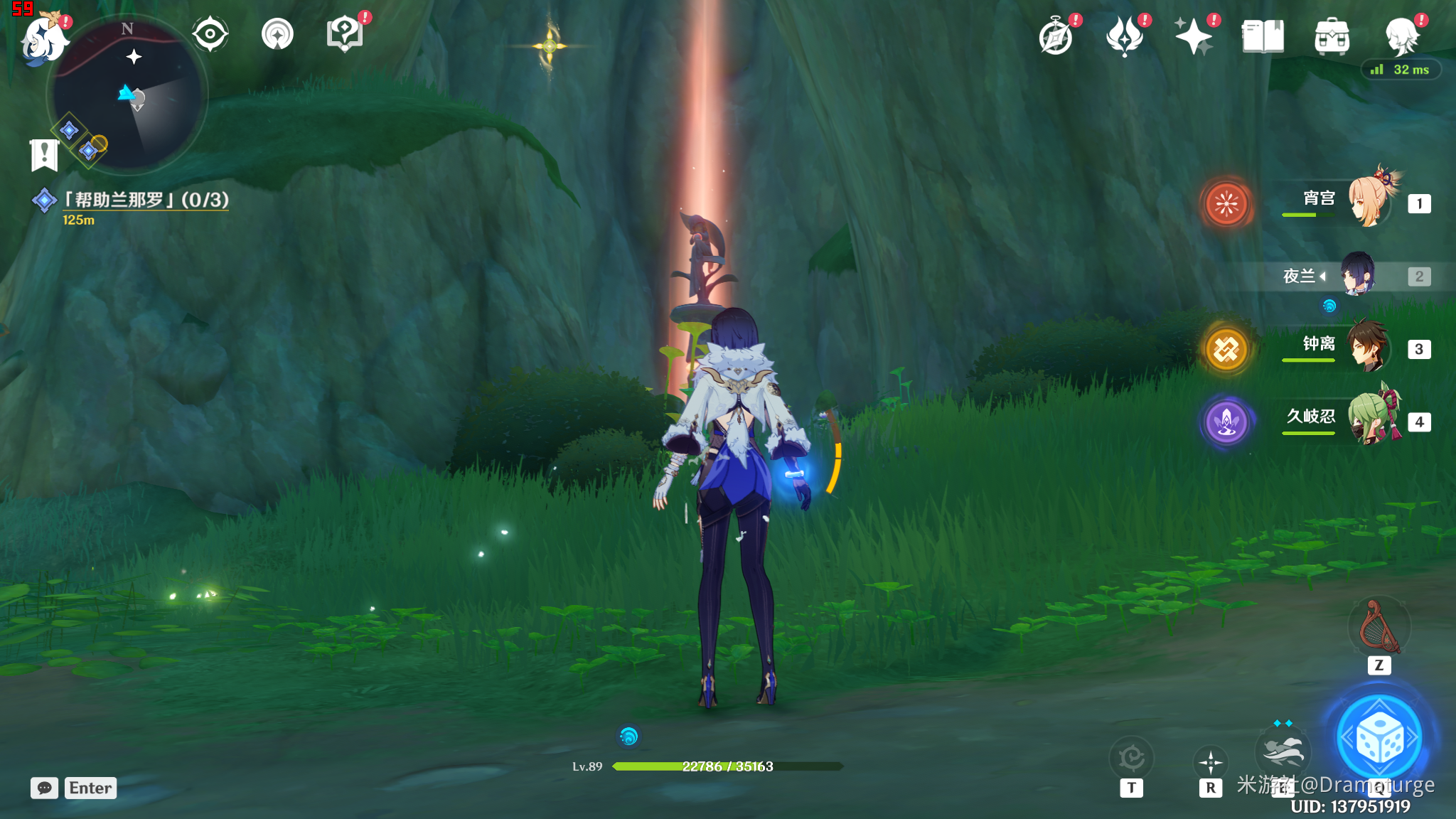Open the adventurer compass events icon
The height and width of the screenshot is (819, 1456).
tap(1056, 37)
